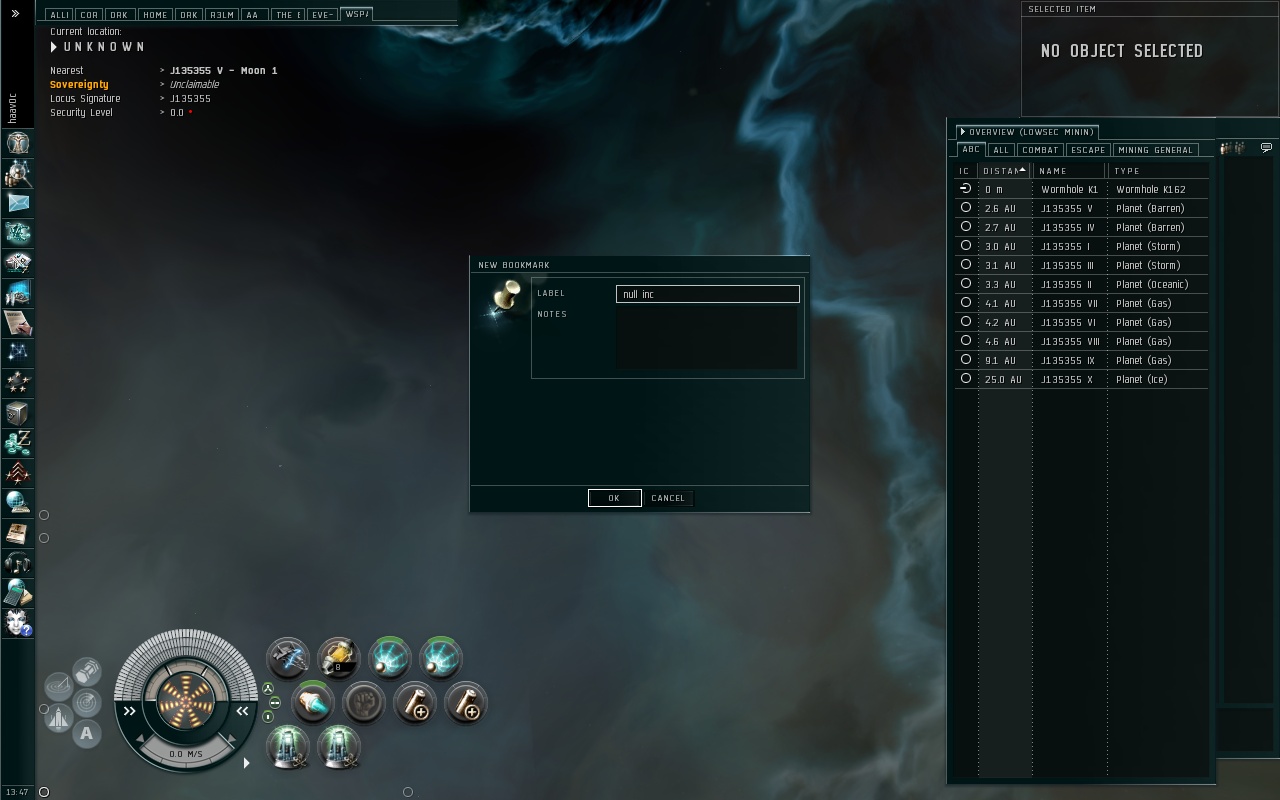Open the jukebox headphones icon
This screenshot has height=800, width=1280.
click(18, 562)
